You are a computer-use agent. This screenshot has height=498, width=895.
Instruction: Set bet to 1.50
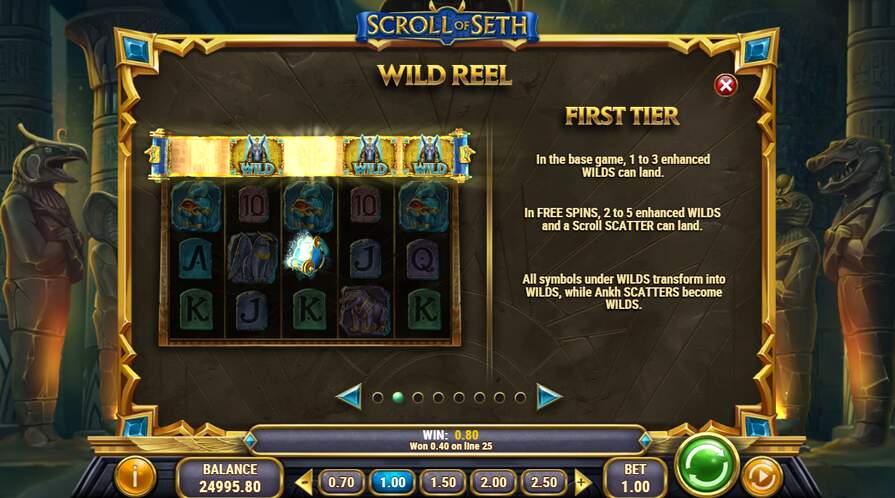[443, 481]
